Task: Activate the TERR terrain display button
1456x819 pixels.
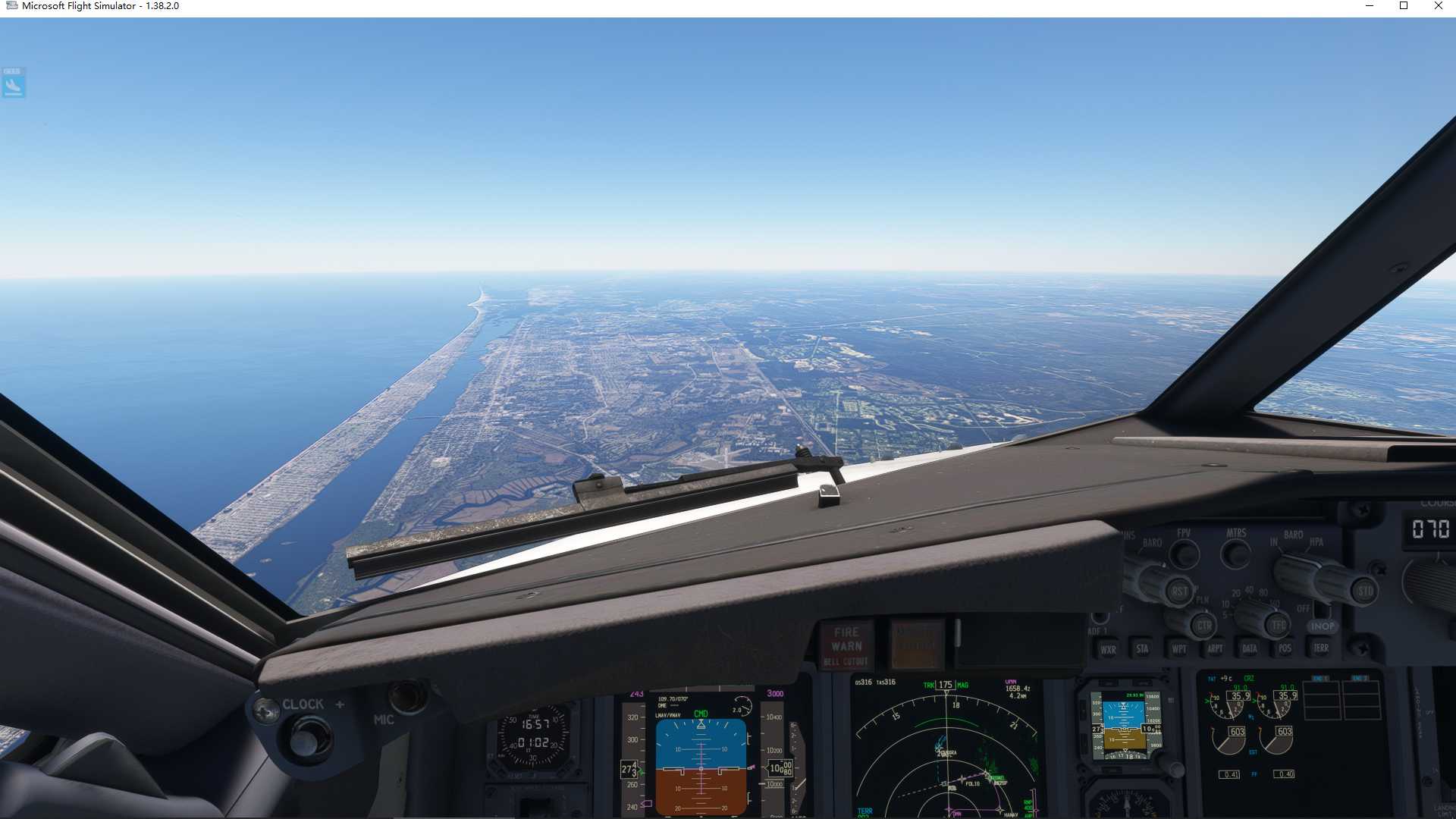Action: click(1320, 648)
